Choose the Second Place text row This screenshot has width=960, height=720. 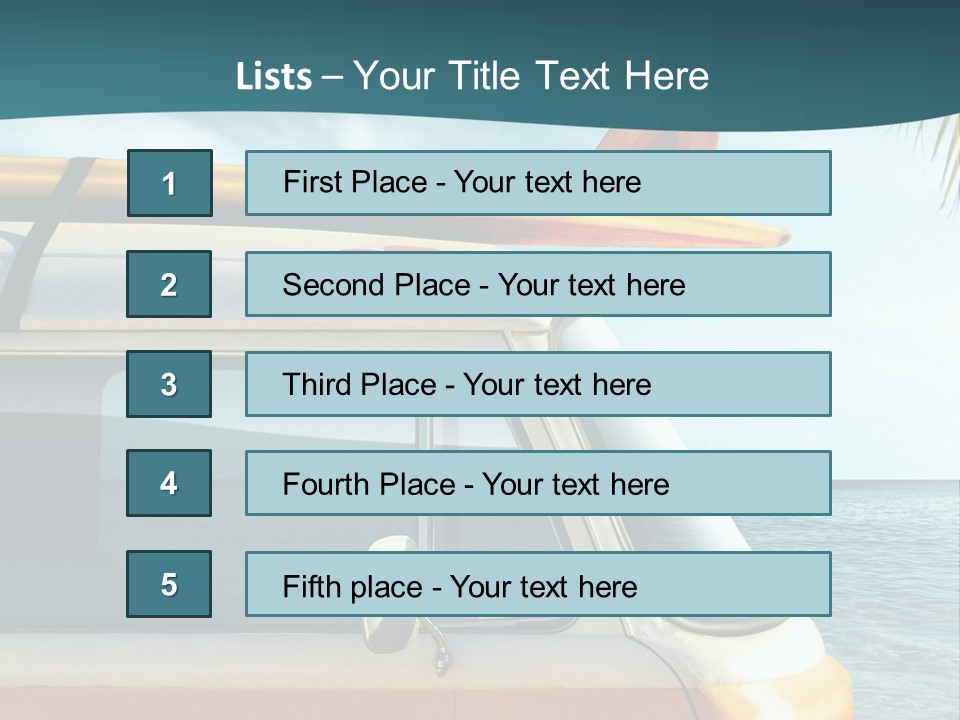[538, 284]
